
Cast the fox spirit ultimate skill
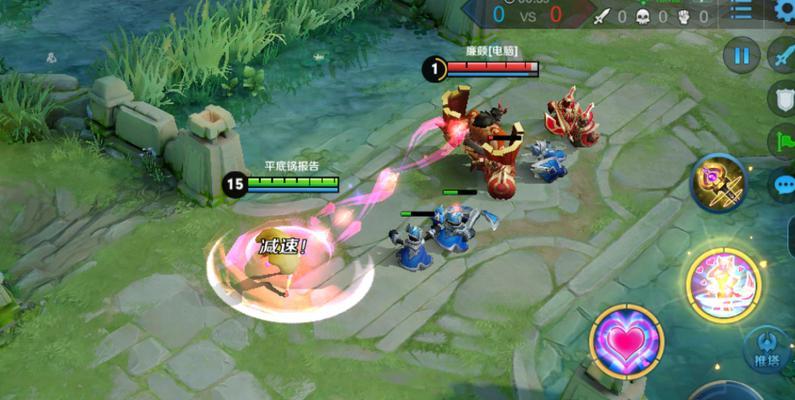(723, 283)
